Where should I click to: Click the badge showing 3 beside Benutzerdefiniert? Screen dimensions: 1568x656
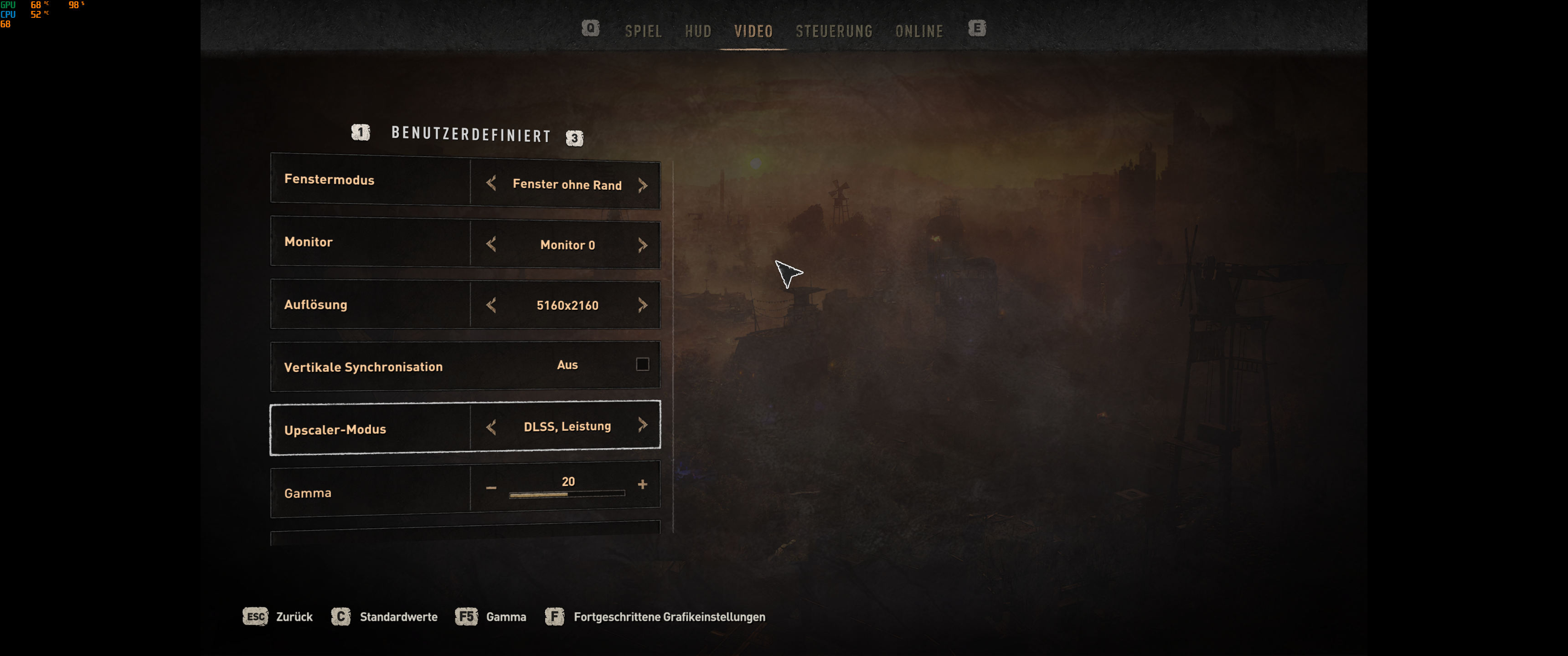pyautogui.click(x=575, y=138)
